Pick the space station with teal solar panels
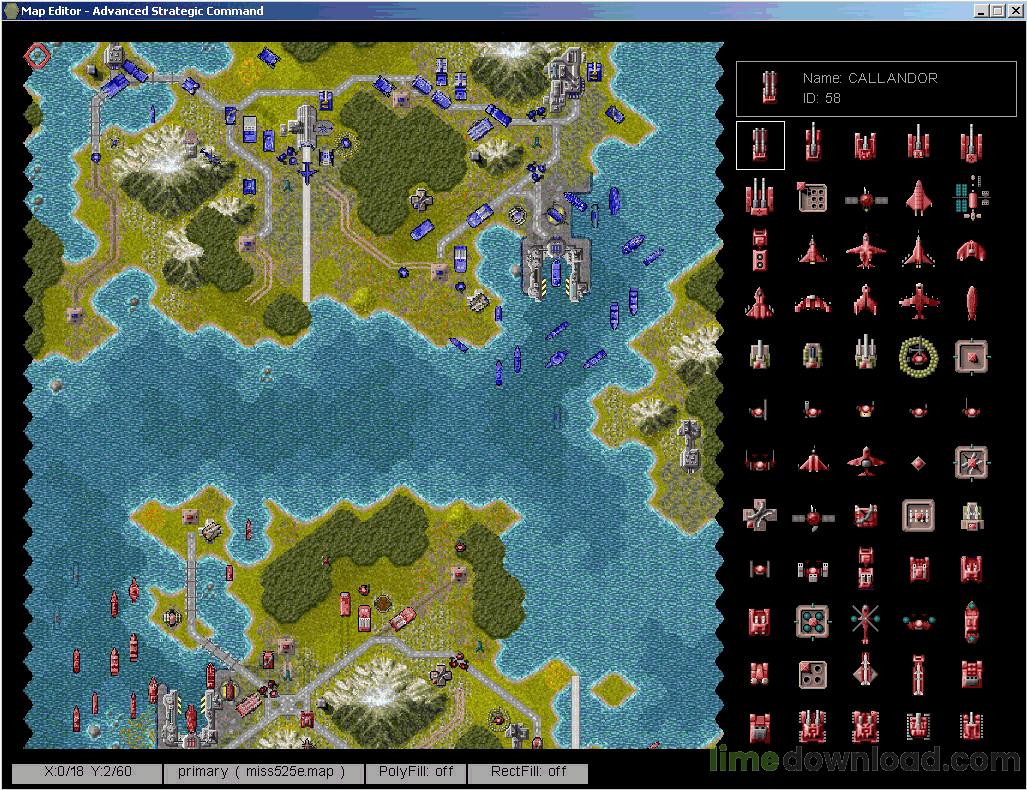Screen dimensions: 1027x790 tap(970, 198)
